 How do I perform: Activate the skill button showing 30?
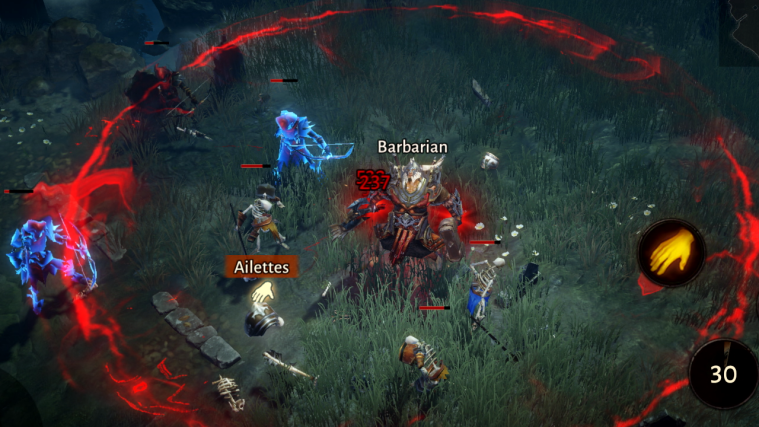724,373
